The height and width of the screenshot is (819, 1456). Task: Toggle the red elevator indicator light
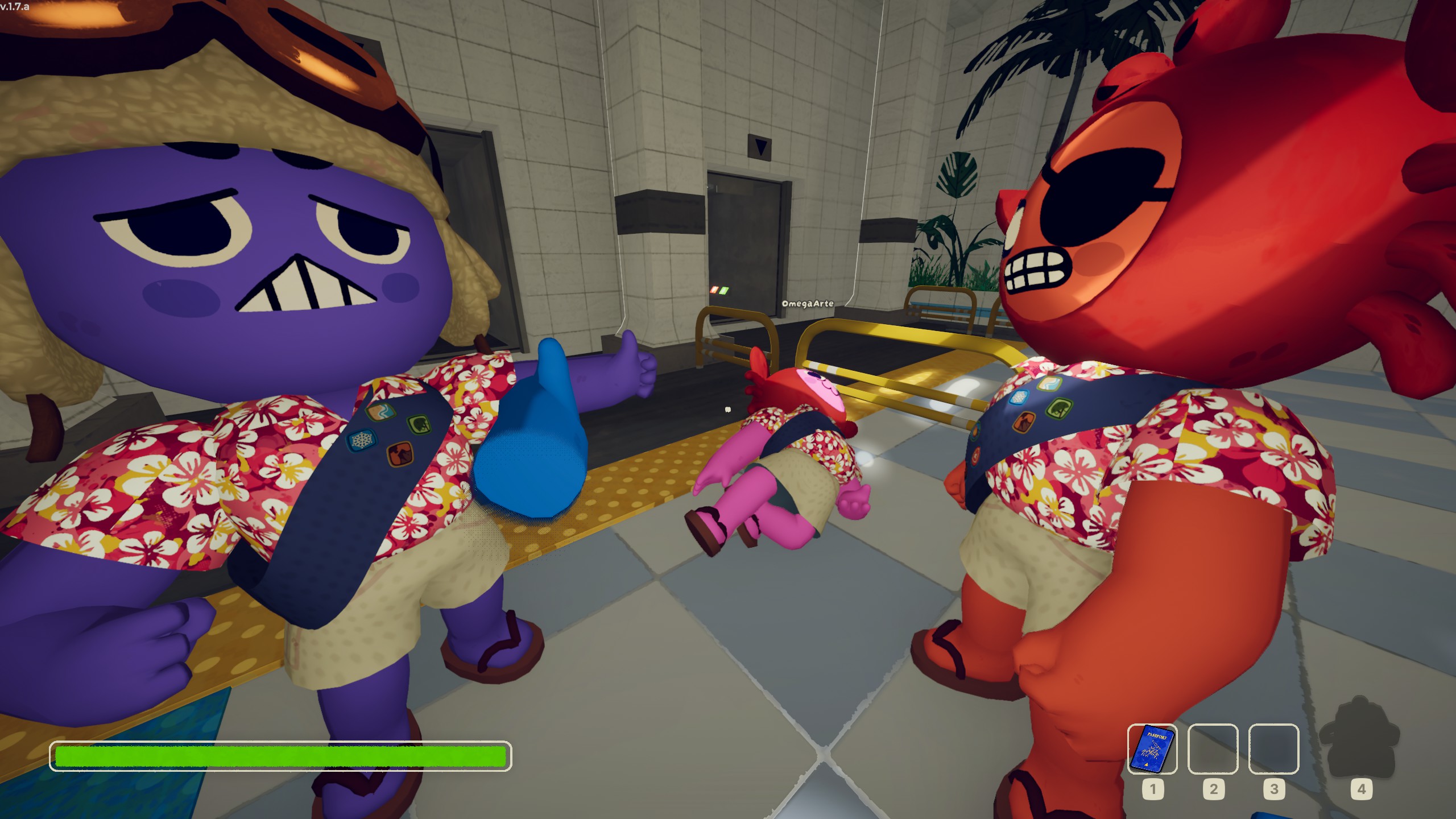pos(714,289)
